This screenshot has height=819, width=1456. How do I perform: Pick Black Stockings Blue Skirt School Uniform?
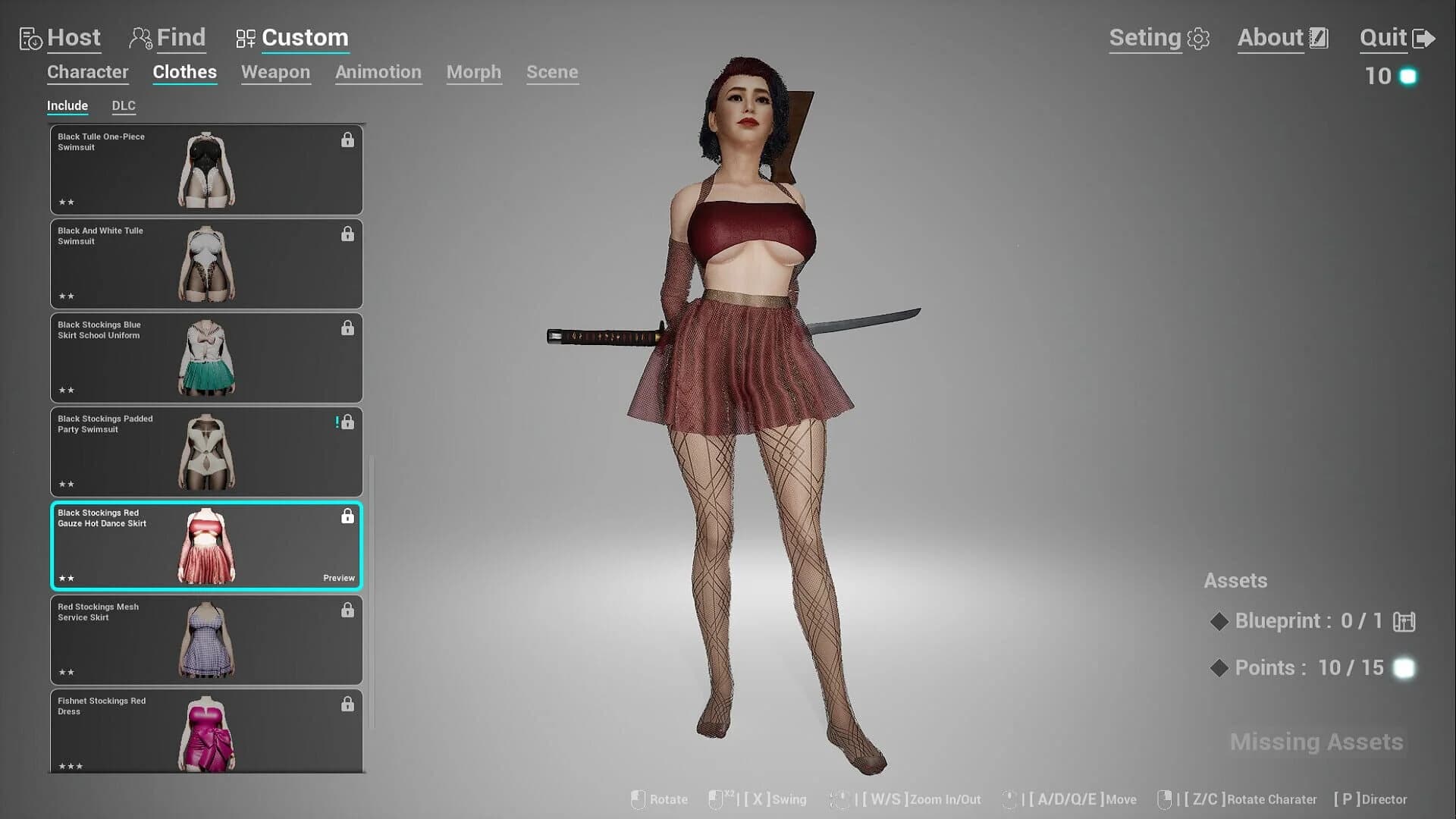[x=206, y=358]
